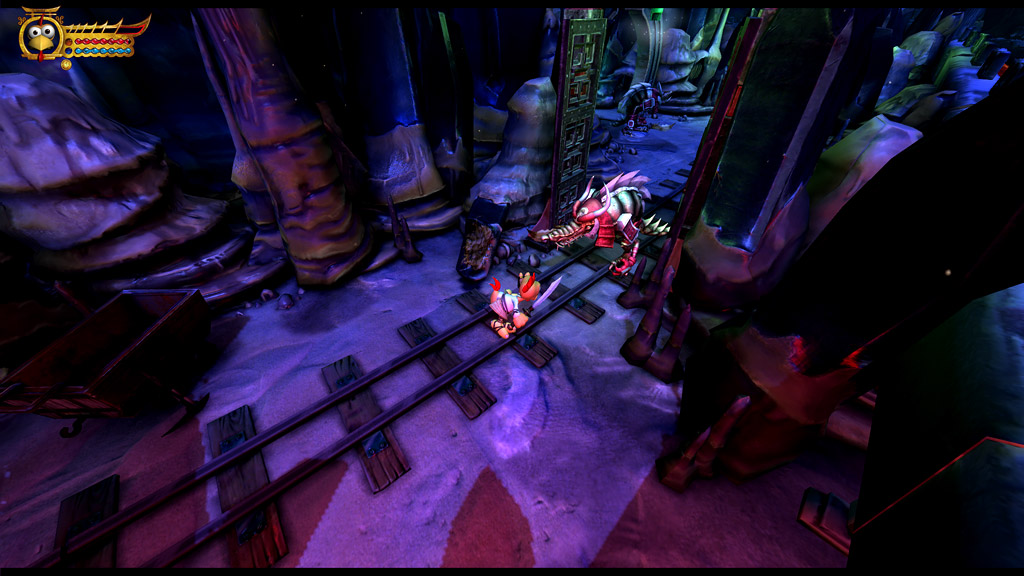Click the chicken character portrait
The width and height of the screenshot is (1024, 576).
pyautogui.click(x=41, y=36)
